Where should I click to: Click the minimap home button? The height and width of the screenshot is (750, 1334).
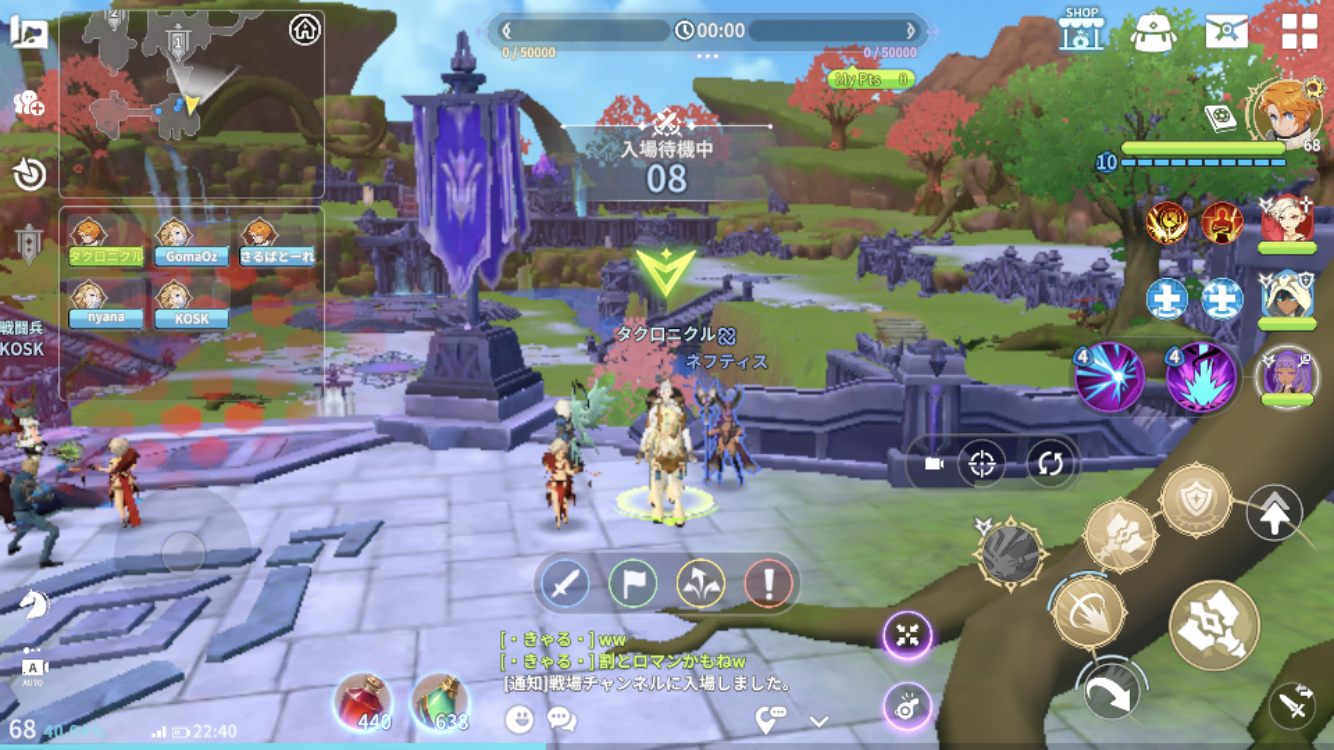(305, 30)
